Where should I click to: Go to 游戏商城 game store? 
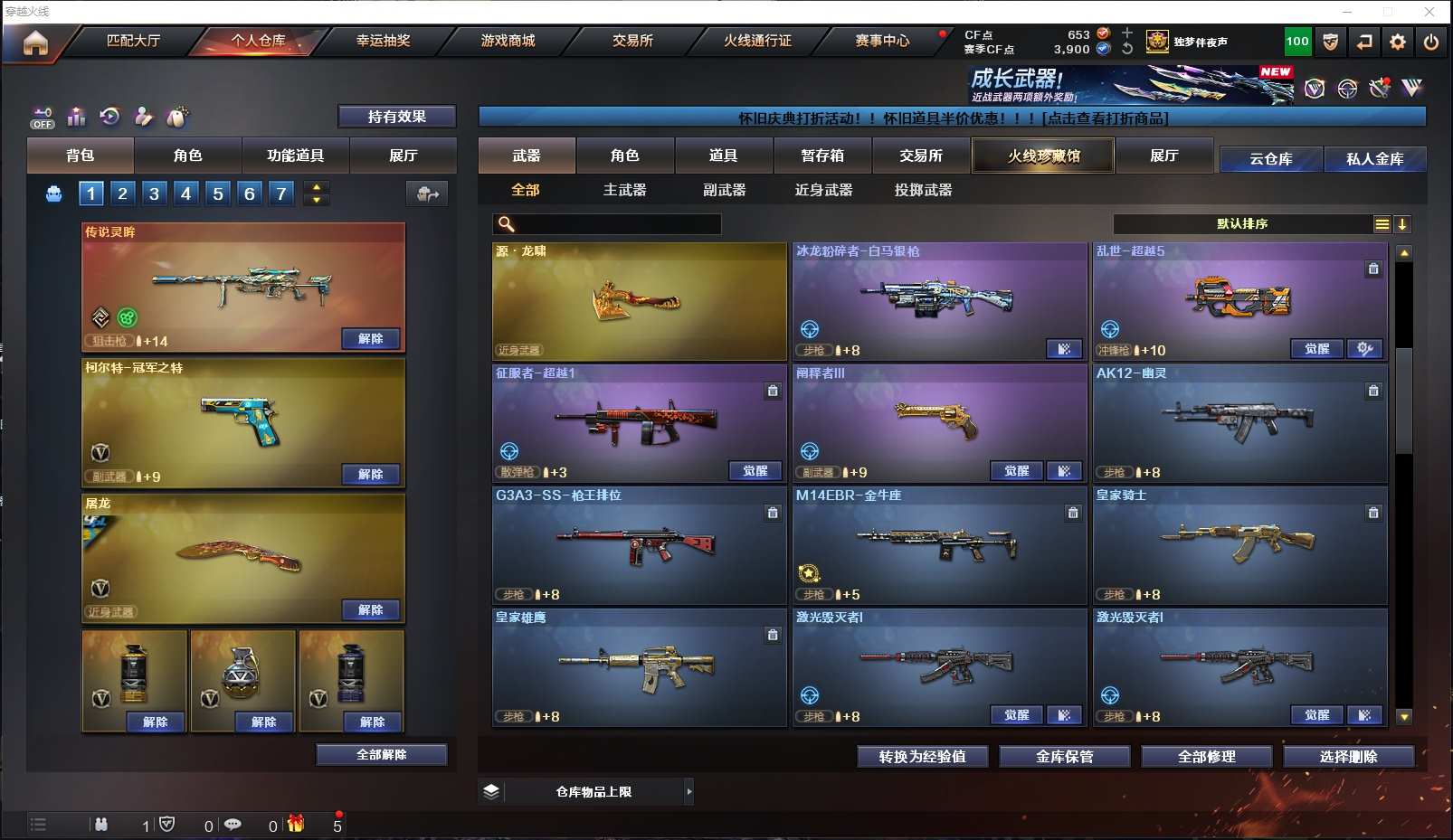[508, 41]
